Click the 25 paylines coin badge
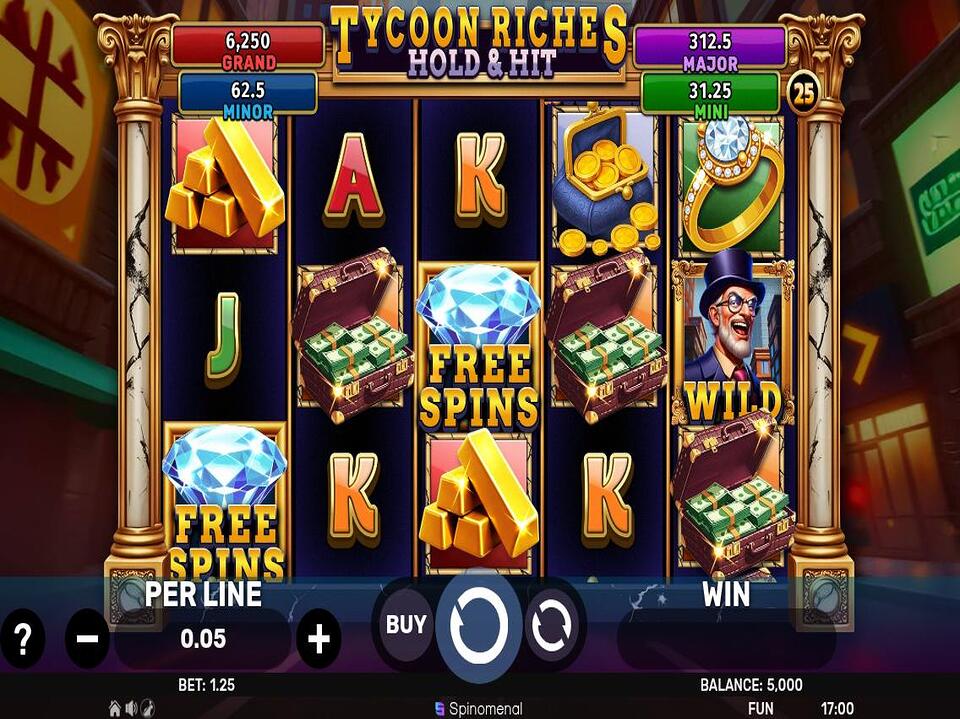Screen dimensions: 960x719 [802, 94]
